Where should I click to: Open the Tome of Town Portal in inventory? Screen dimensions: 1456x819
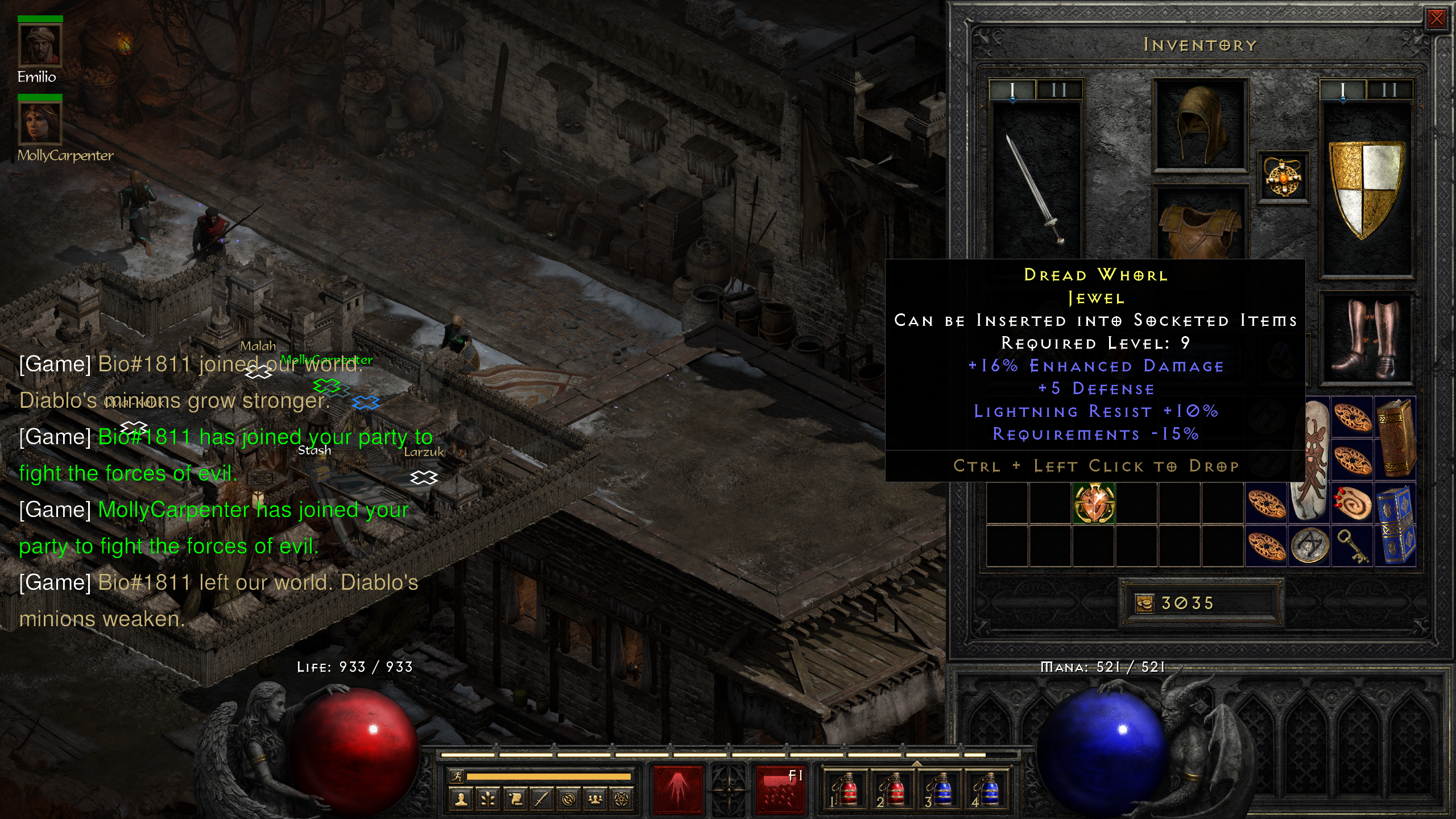click(1395, 526)
